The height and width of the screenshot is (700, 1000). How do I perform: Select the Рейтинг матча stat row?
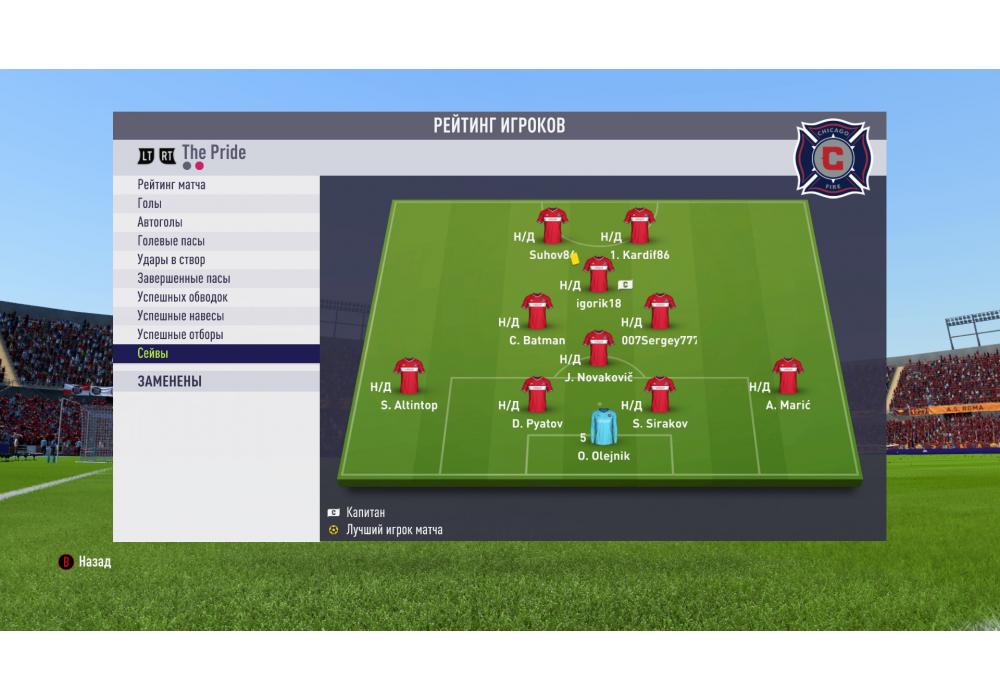216,185
